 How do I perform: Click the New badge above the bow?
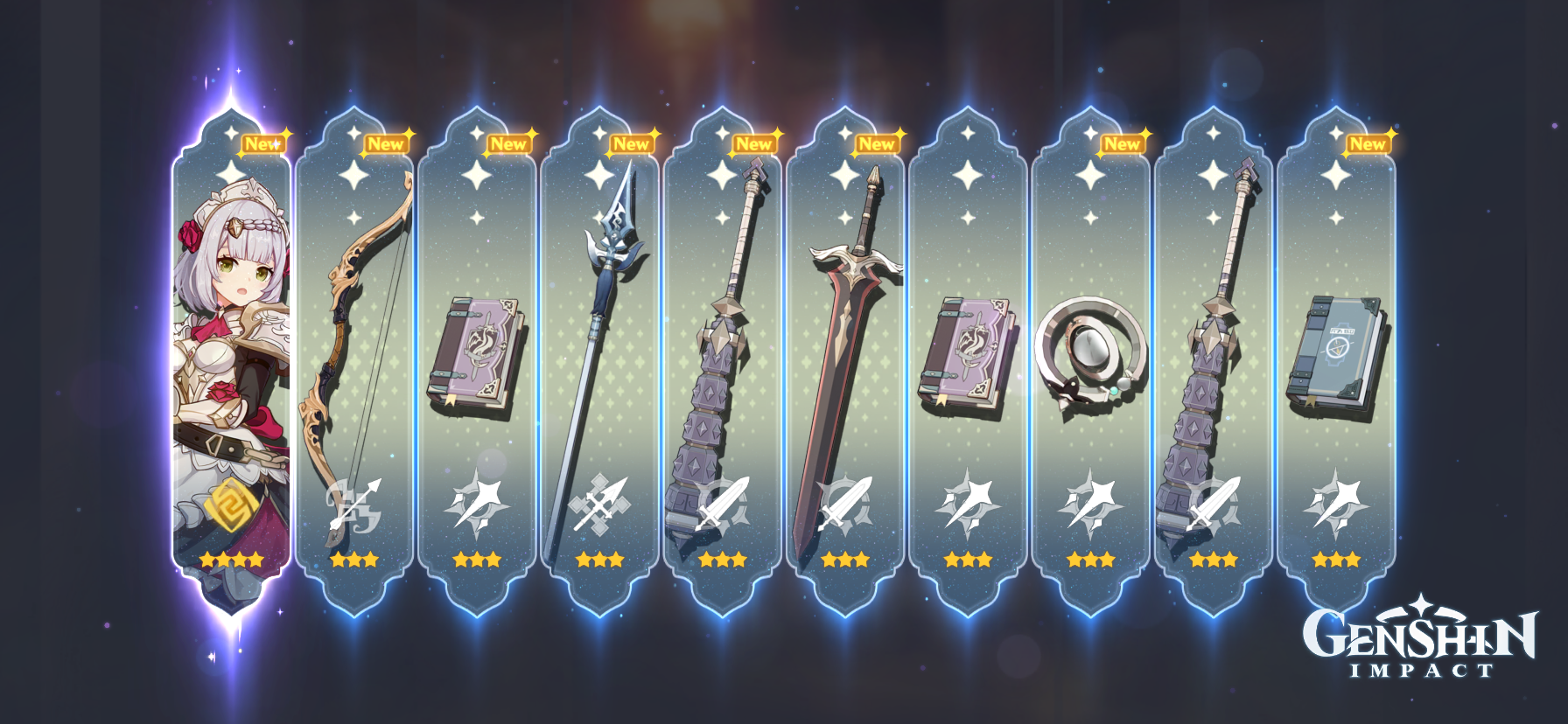click(386, 143)
